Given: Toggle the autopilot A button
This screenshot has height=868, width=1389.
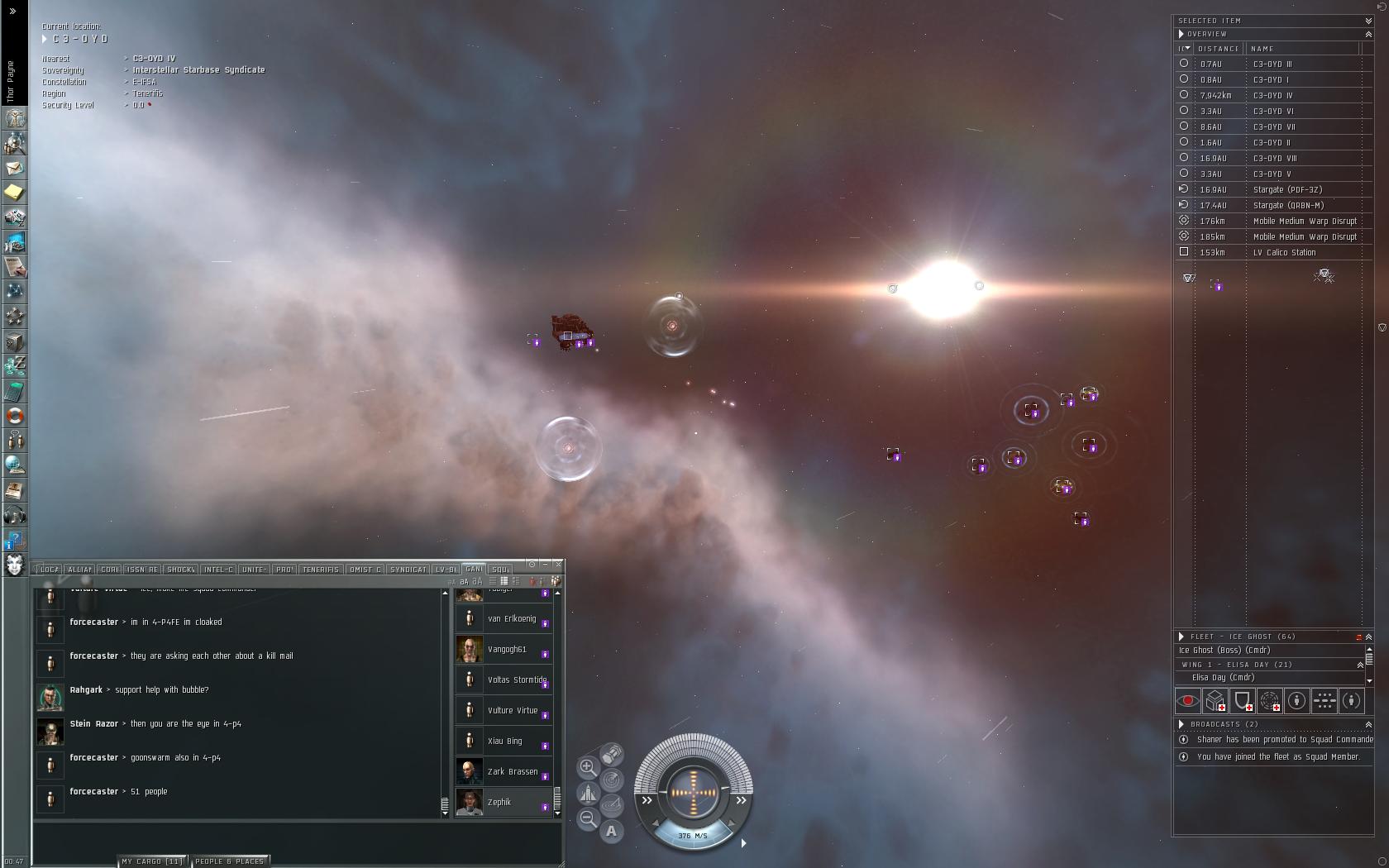Looking at the screenshot, I should pyautogui.click(x=611, y=832).
